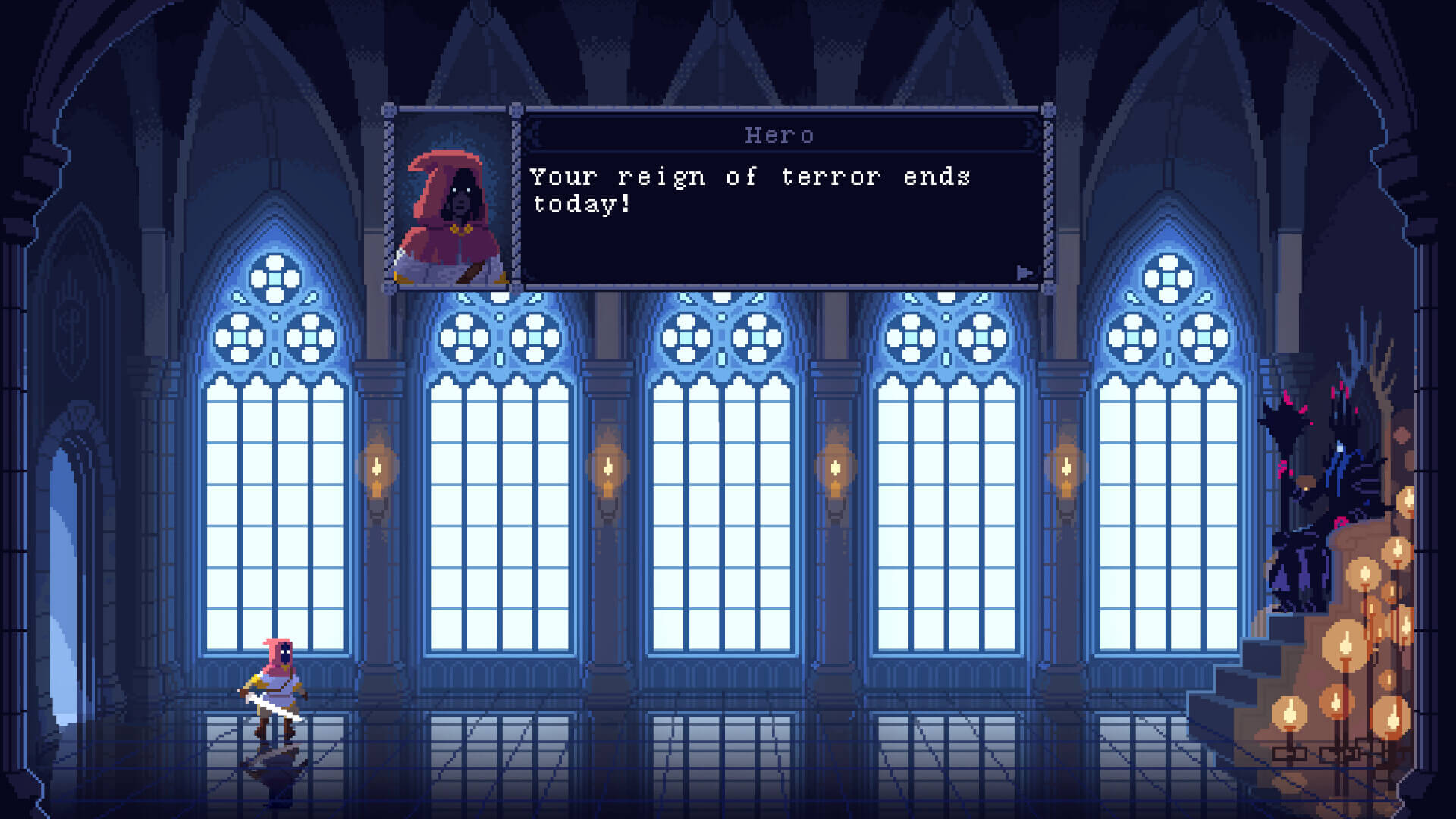Click the continue arrow in the dialogue box
The image size is (1456, 819).
pyautogui.click(x=1023, y=270)
